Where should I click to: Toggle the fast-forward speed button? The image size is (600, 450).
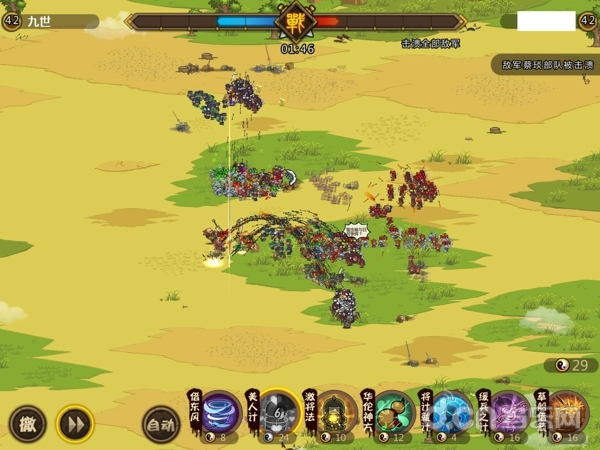click(74, 423)
